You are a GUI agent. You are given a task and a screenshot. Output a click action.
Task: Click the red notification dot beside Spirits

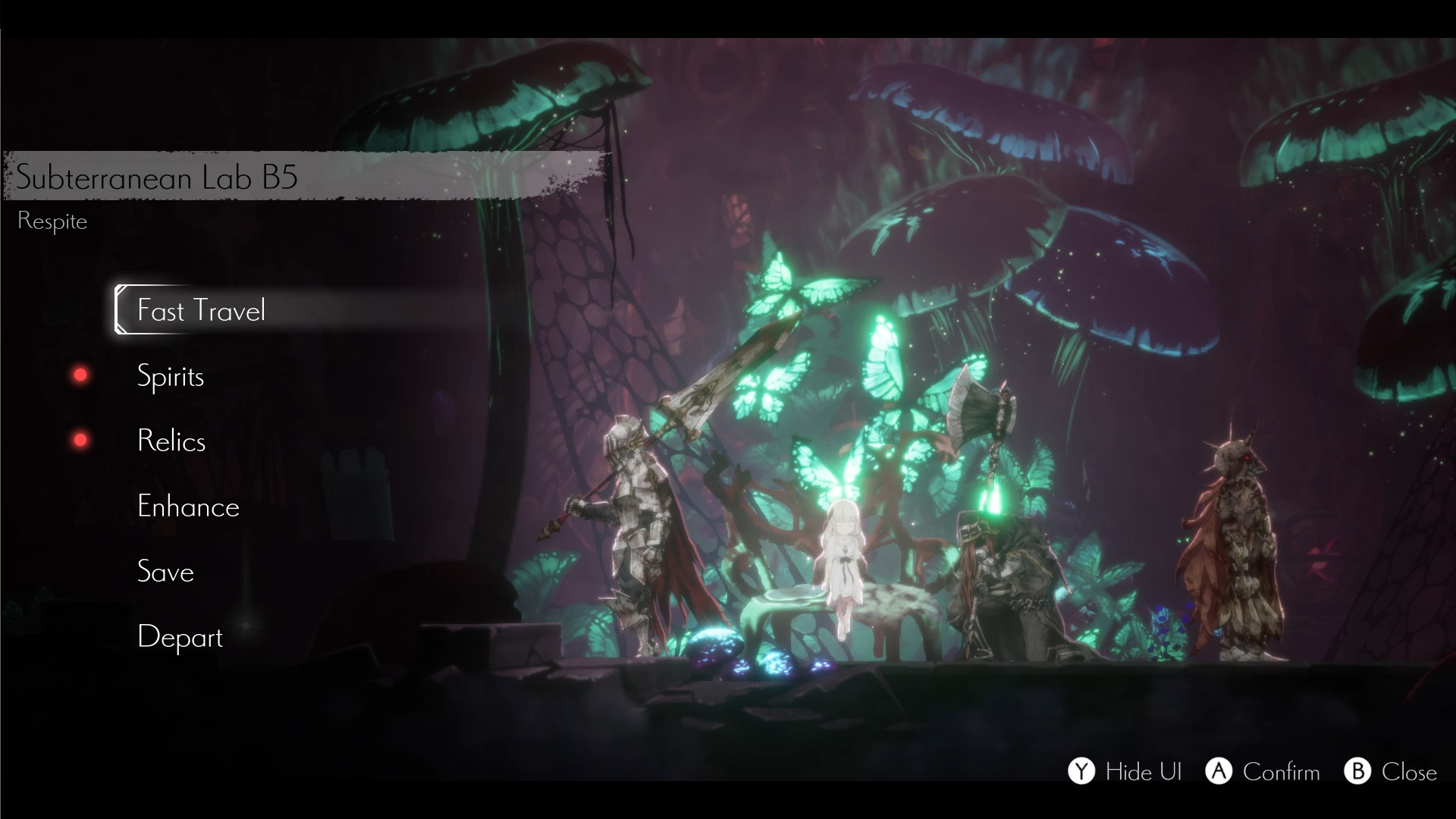coord(80,373)
